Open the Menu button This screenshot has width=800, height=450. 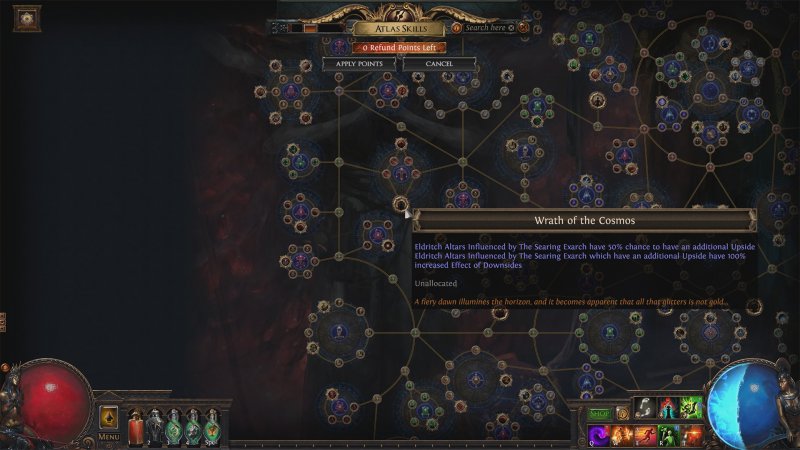pyautogui.click(x=109, y=437)
